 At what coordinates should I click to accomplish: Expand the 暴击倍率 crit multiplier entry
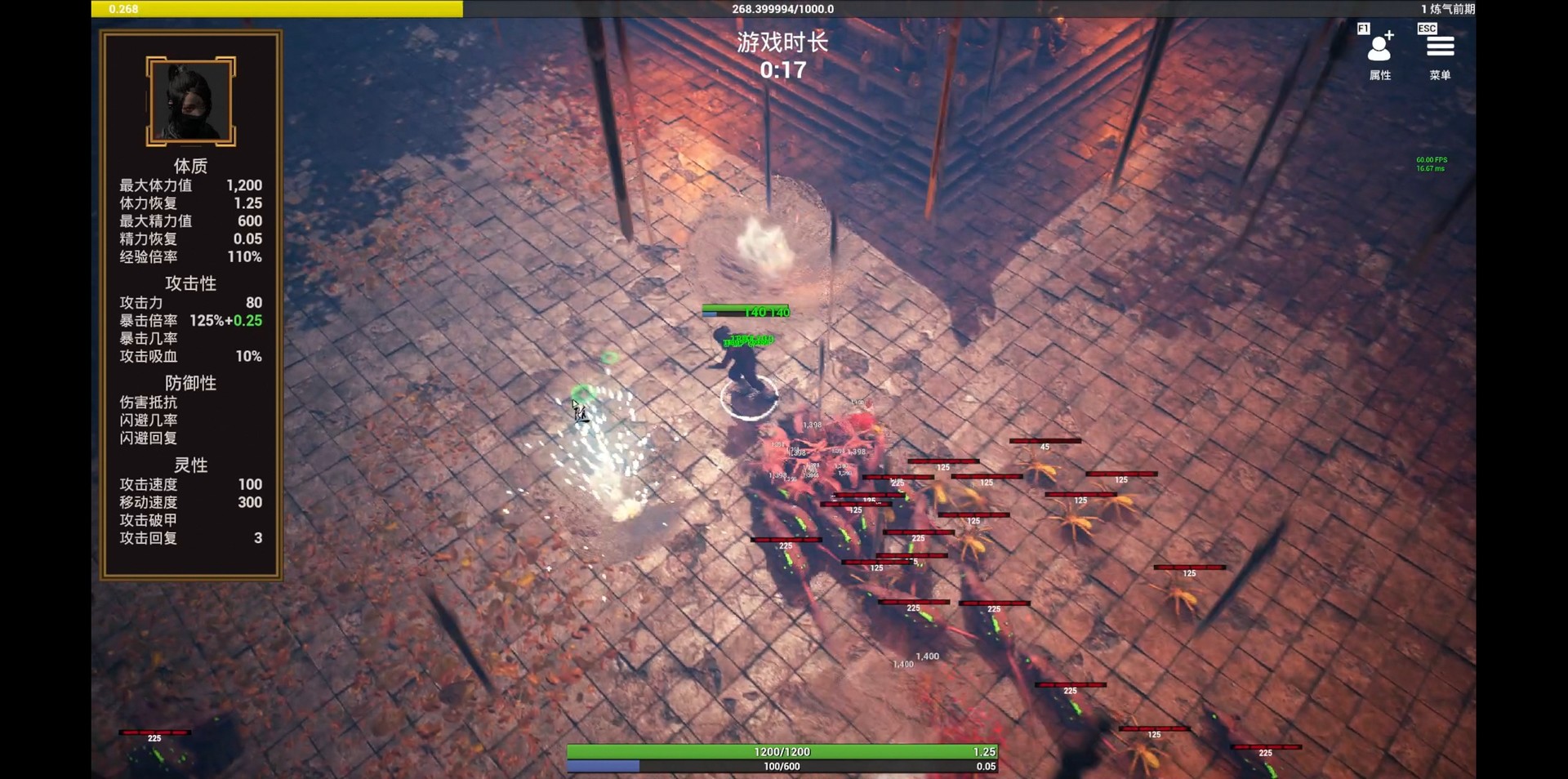pos(190,320)
